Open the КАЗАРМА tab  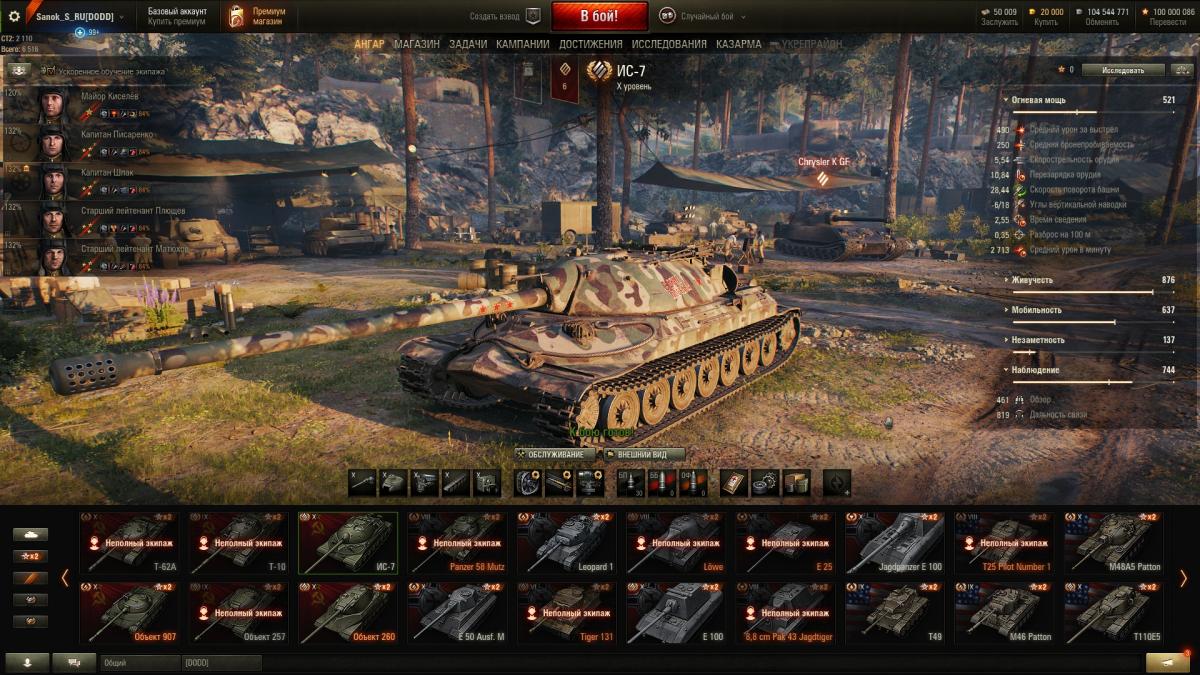point(738,44)
